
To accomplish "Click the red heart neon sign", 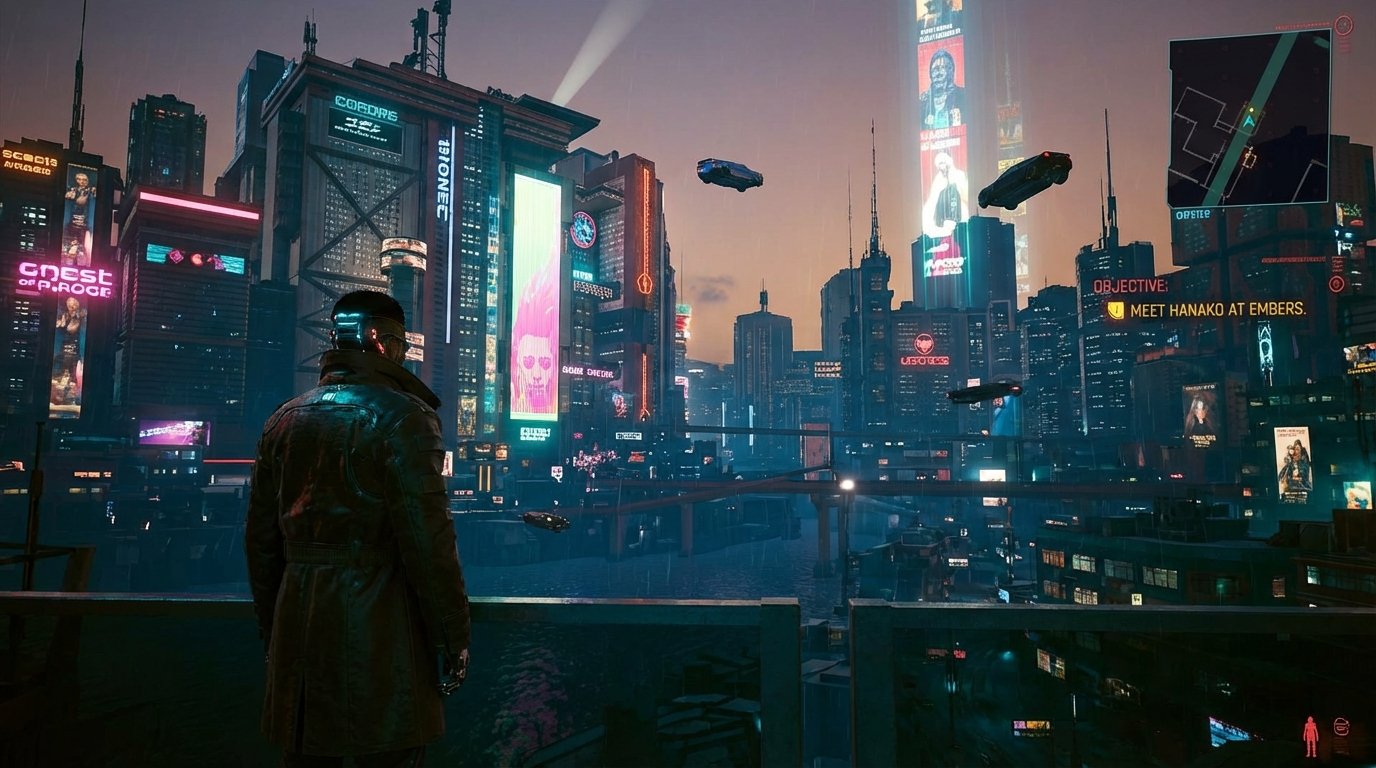I will click(x=923, y=341).
